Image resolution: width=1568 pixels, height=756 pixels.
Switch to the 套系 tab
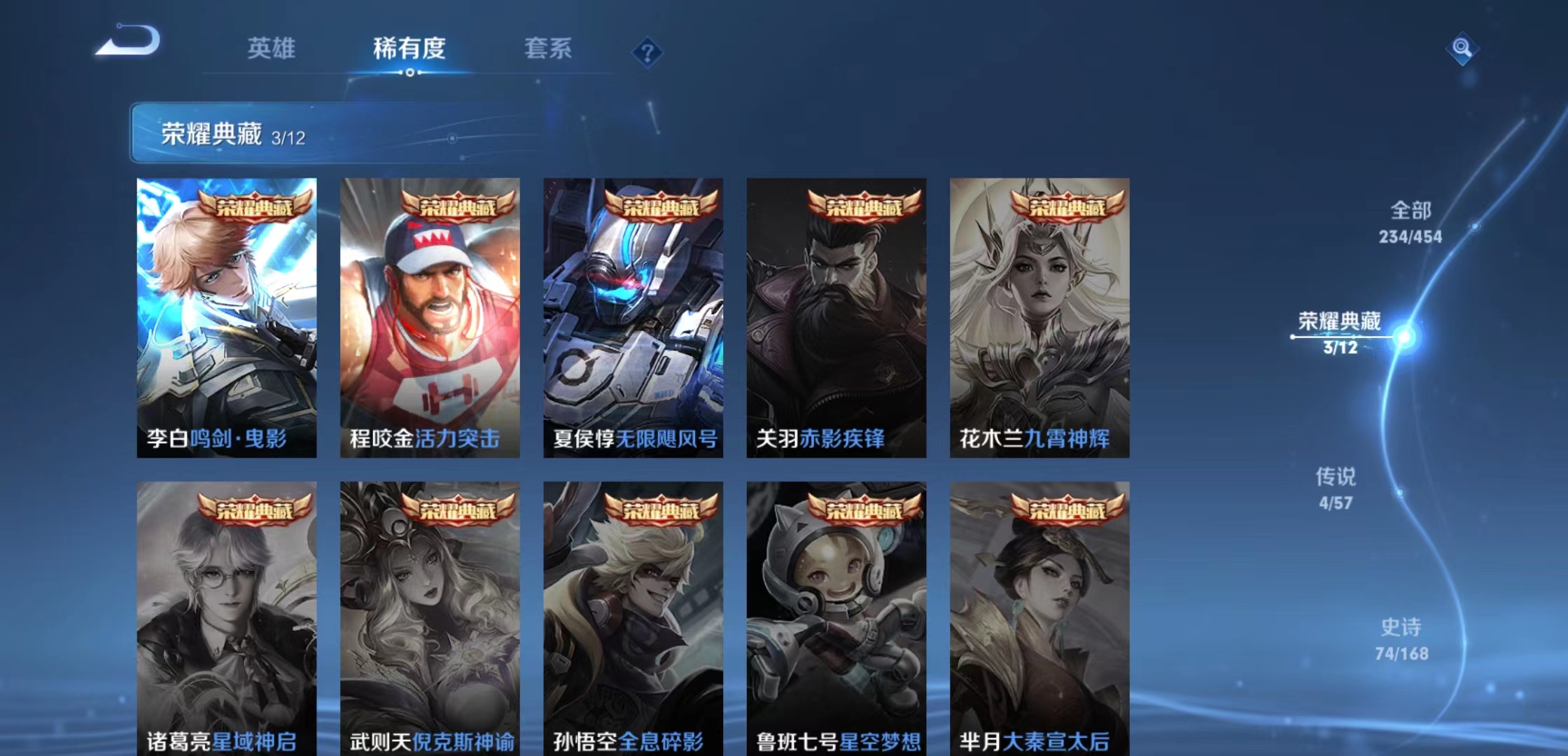pos(548,49)
